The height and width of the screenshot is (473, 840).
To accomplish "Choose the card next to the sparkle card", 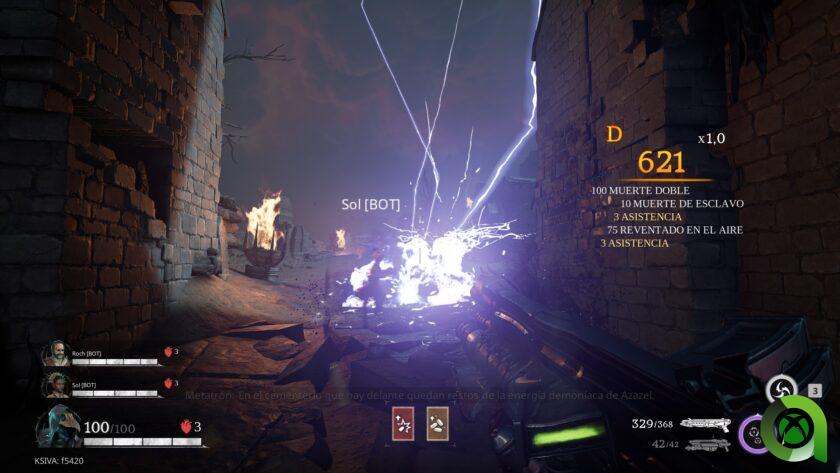I will click(x=437, y=424).
